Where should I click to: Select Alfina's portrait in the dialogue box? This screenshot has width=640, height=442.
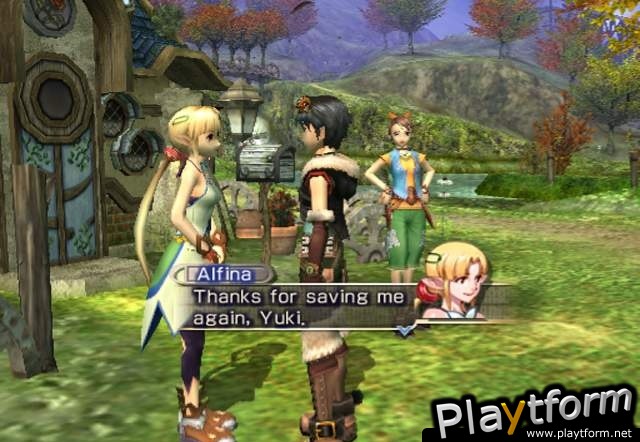coord(456,285)
